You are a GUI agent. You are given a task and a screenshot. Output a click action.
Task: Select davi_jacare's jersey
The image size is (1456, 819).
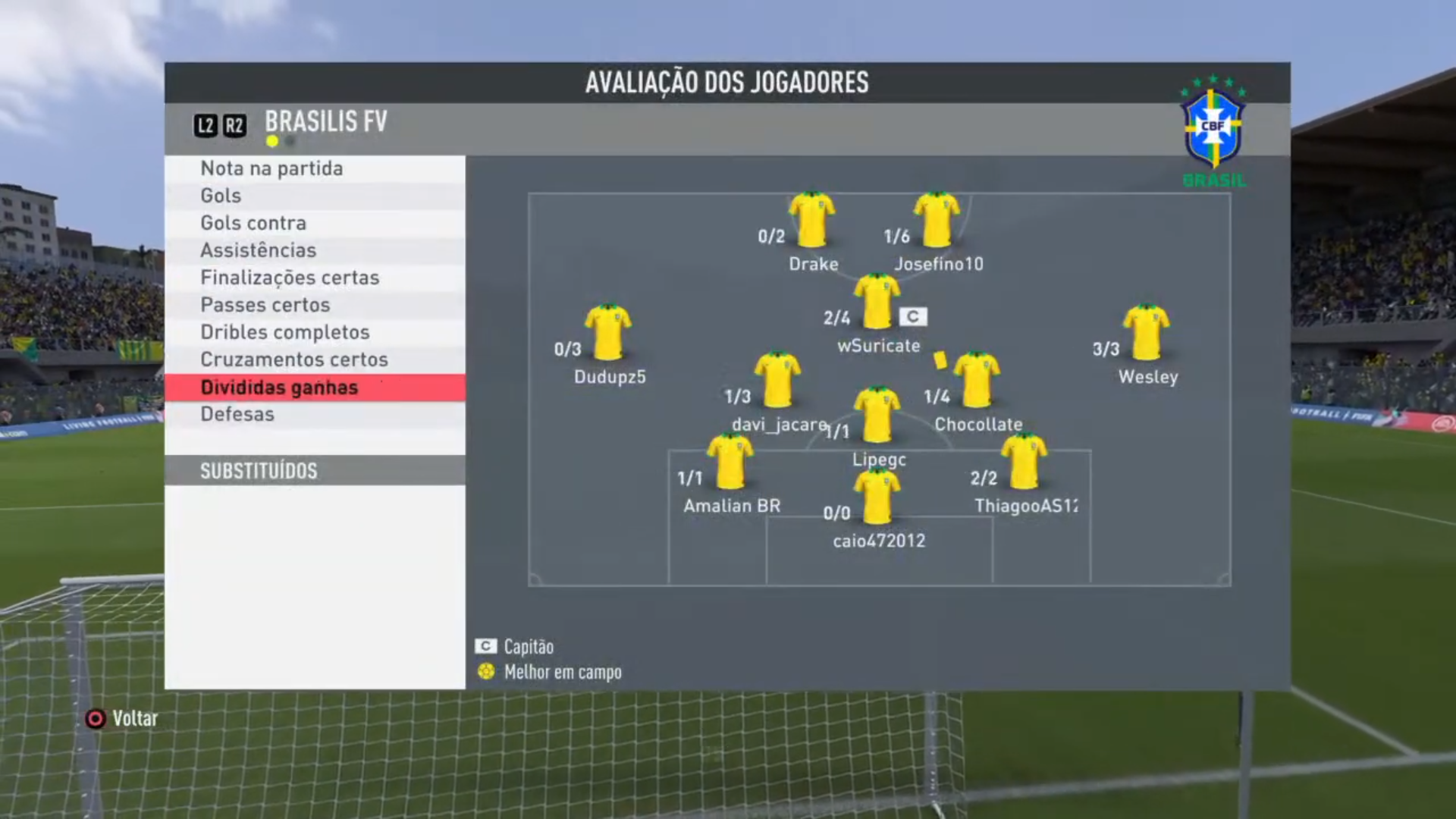[777, 380]
